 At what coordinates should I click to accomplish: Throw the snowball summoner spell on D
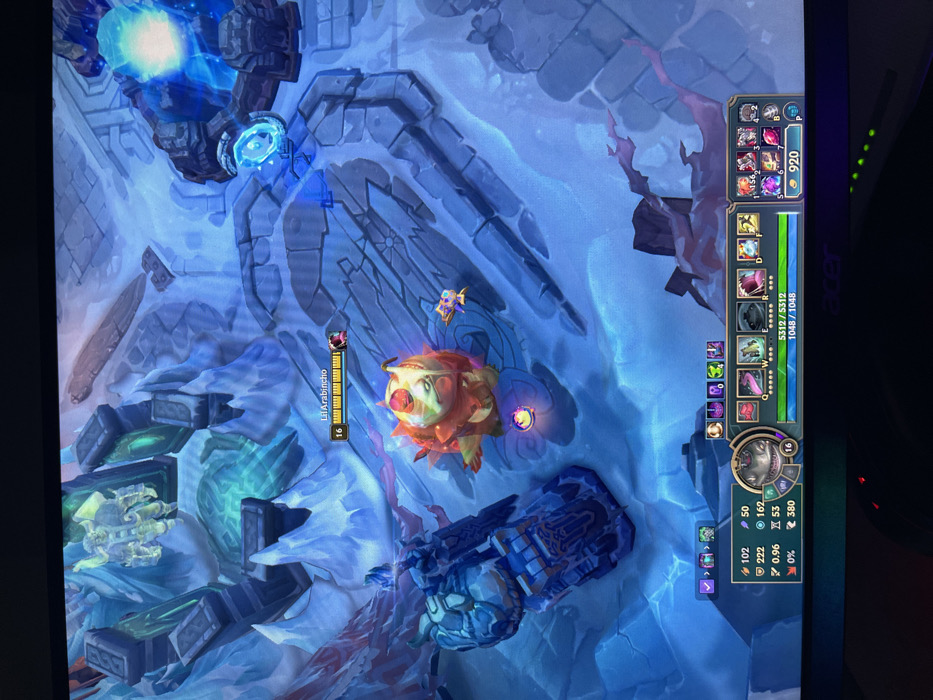pos(748,249)
